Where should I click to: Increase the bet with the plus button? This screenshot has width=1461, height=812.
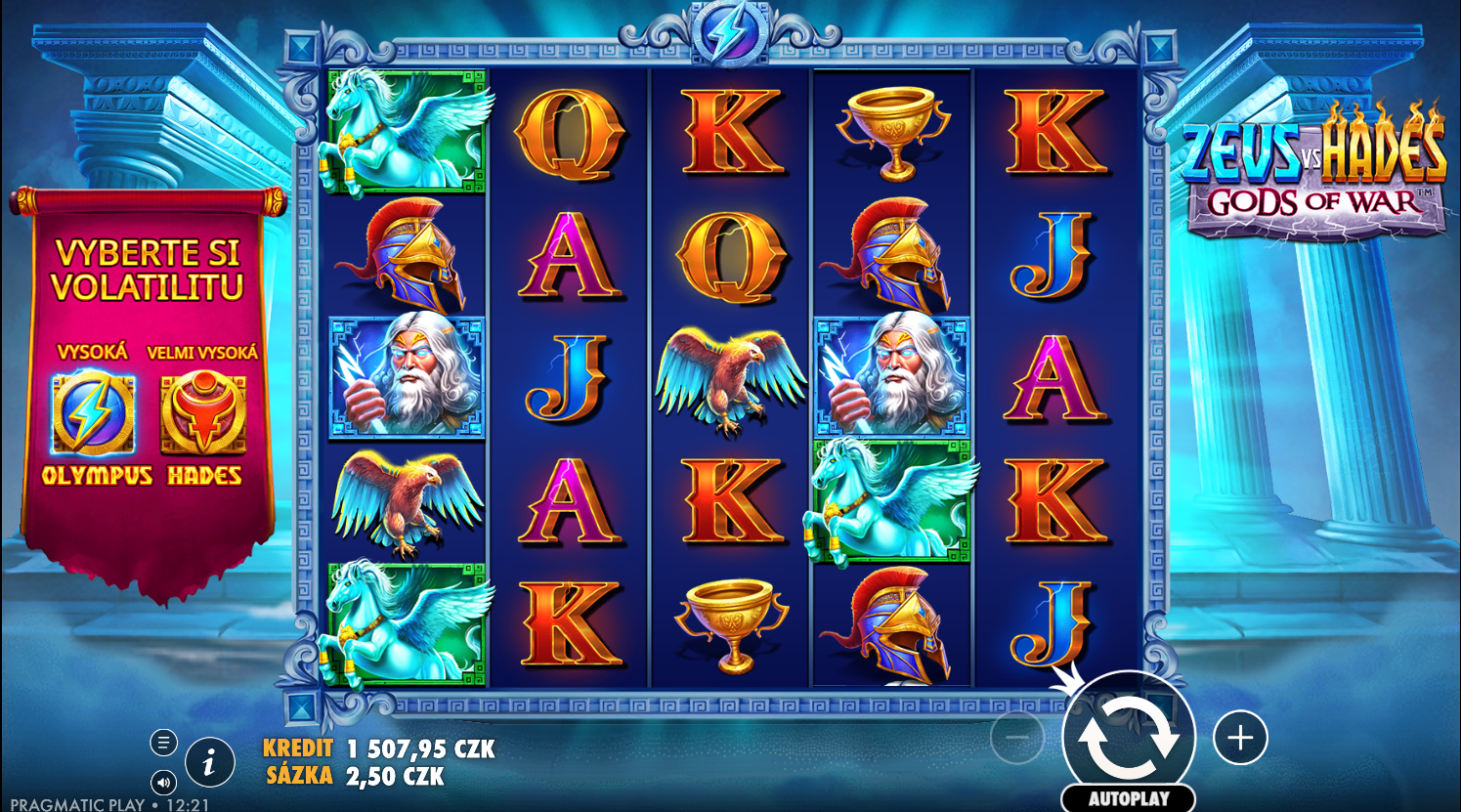pyautogui.click(x=1240, y=738)
